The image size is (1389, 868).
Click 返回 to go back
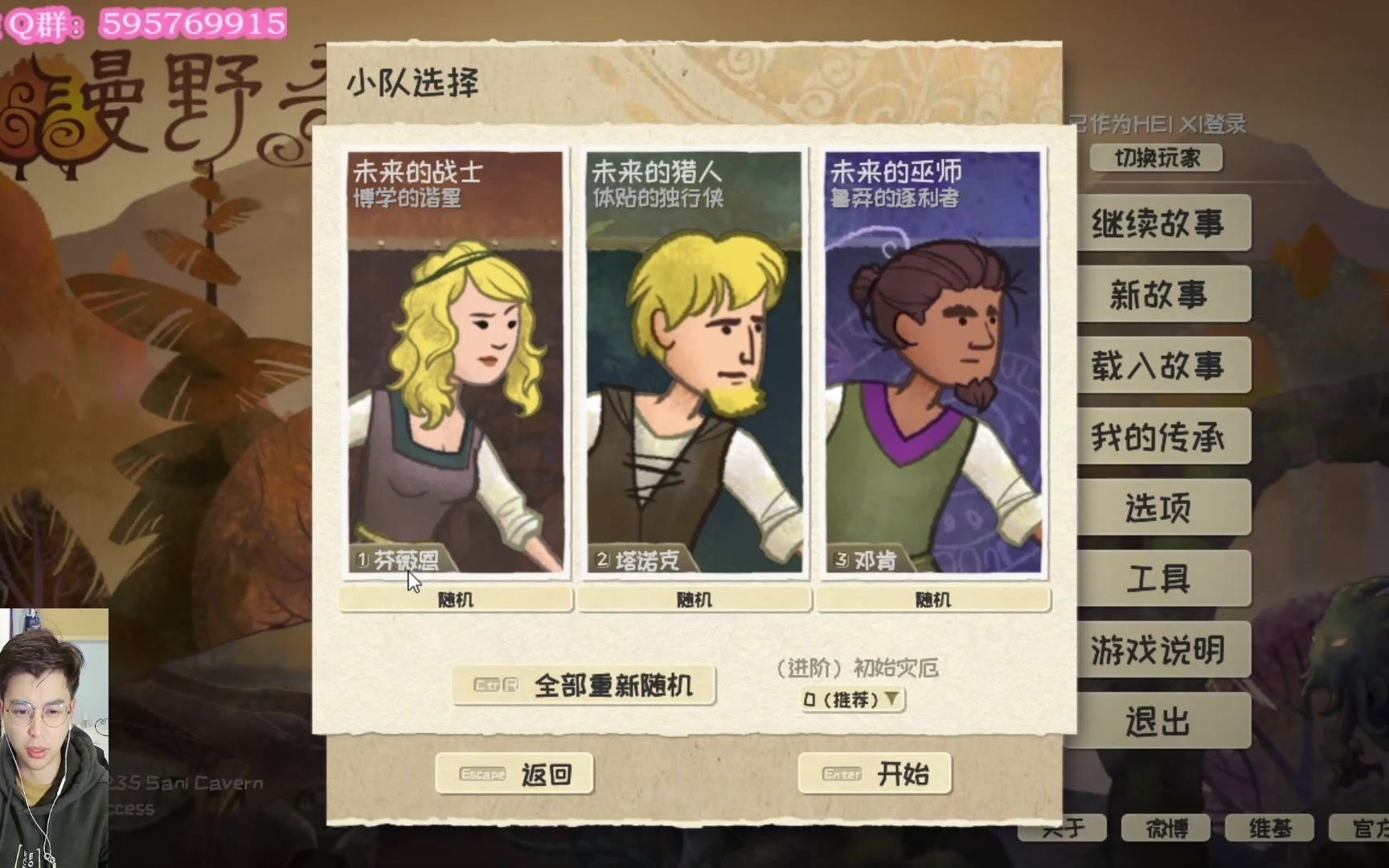(x=515, y=774)
